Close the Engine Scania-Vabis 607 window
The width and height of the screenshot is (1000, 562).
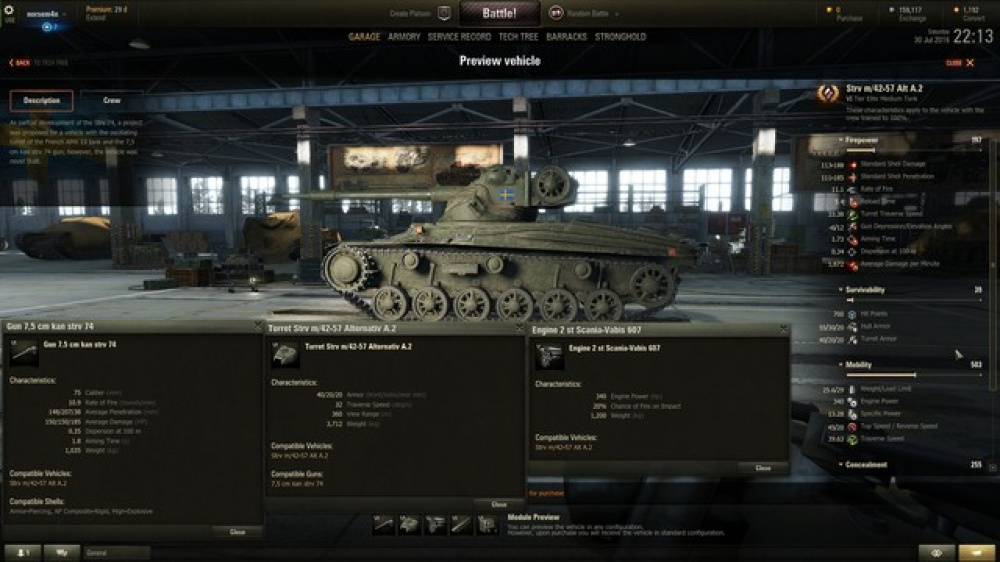[x=763, y=468]
